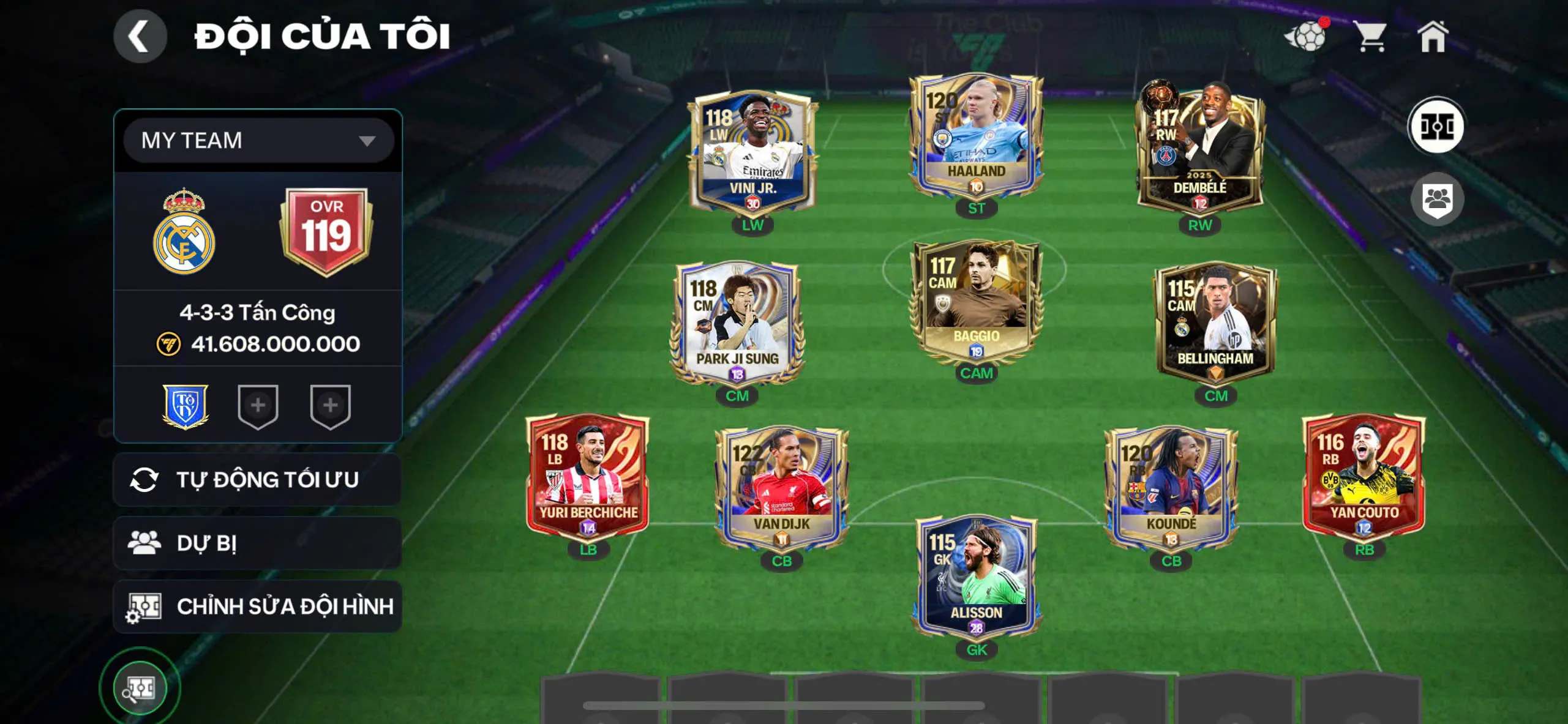Toggle the pitch formation view icon
This screenshot has height=724, width=1568.
tap(1436, 127)
